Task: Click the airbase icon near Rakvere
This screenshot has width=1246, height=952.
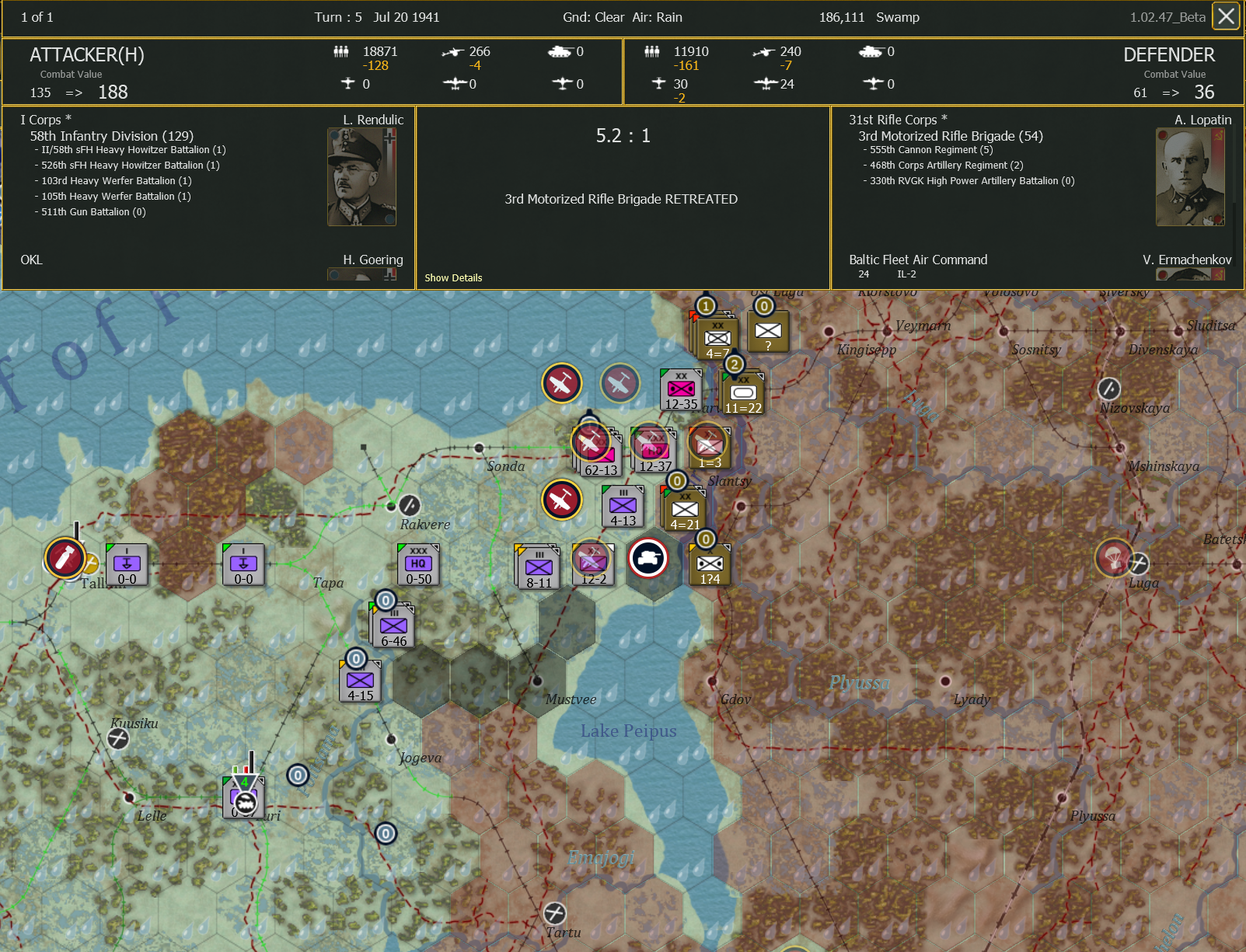Action: tap(408, 504)
